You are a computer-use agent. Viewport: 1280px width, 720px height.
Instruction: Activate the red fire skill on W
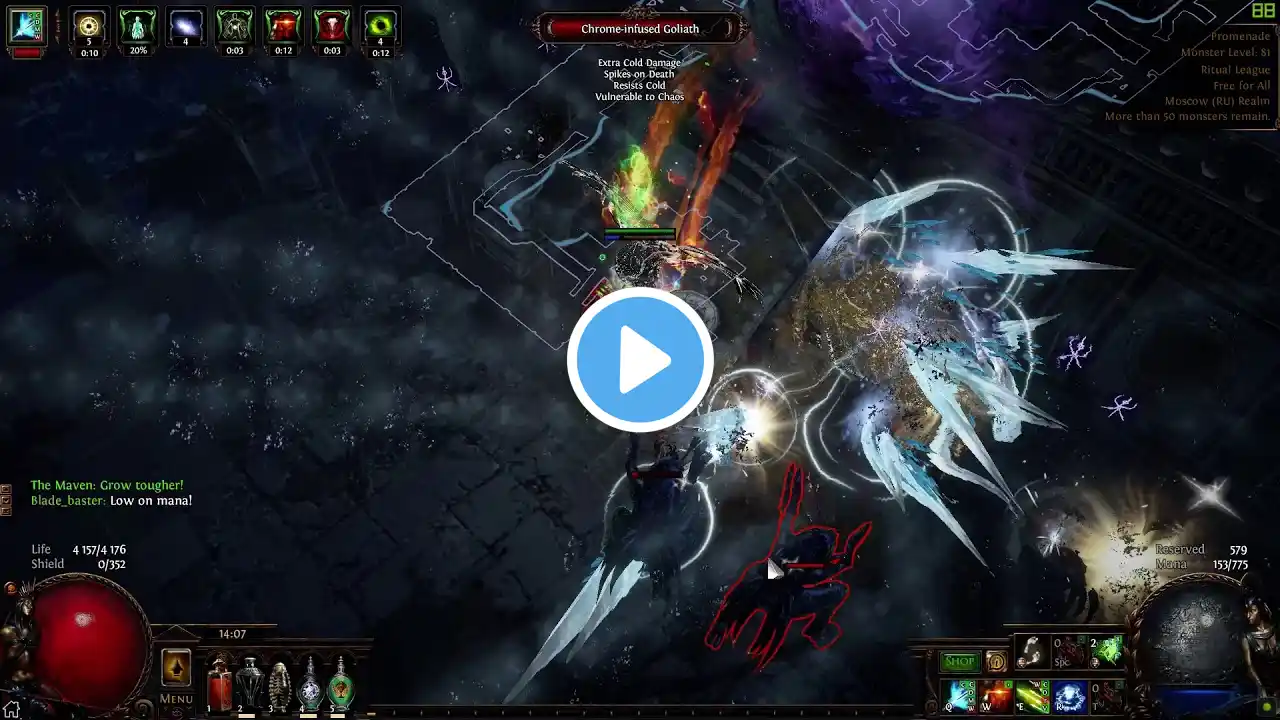[x=996, y=696]
